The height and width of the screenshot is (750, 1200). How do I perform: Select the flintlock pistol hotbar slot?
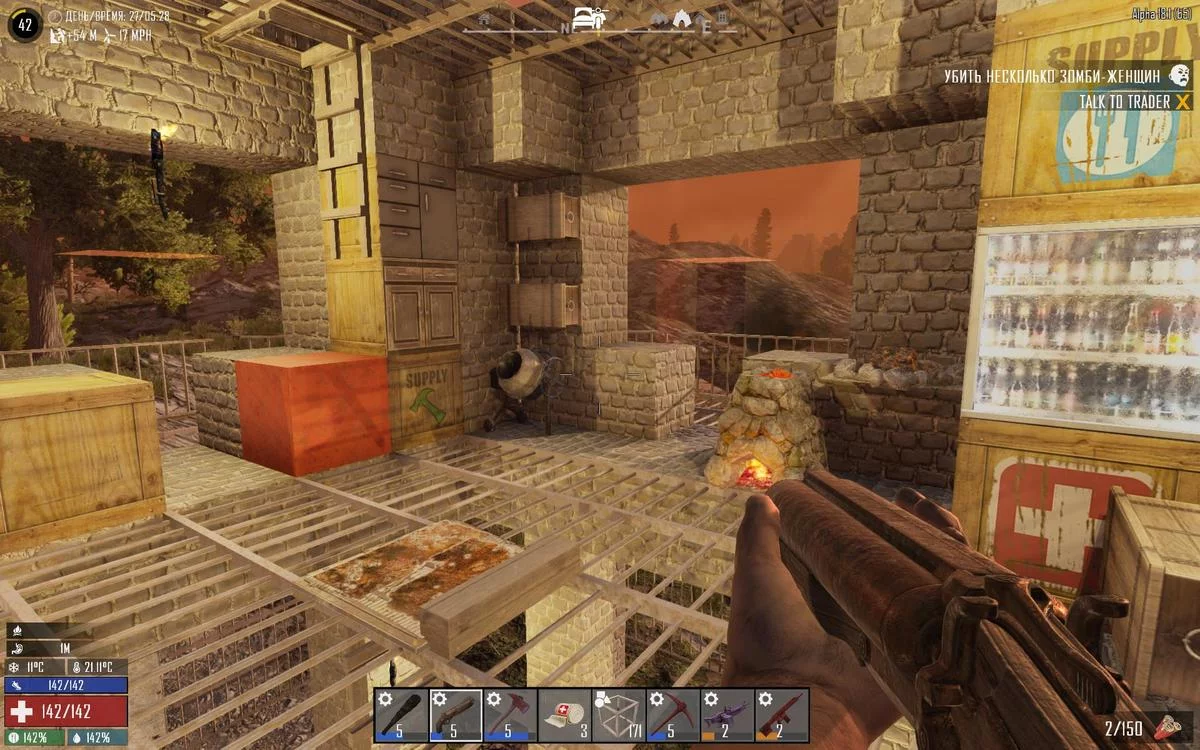[x=456, y=715]
